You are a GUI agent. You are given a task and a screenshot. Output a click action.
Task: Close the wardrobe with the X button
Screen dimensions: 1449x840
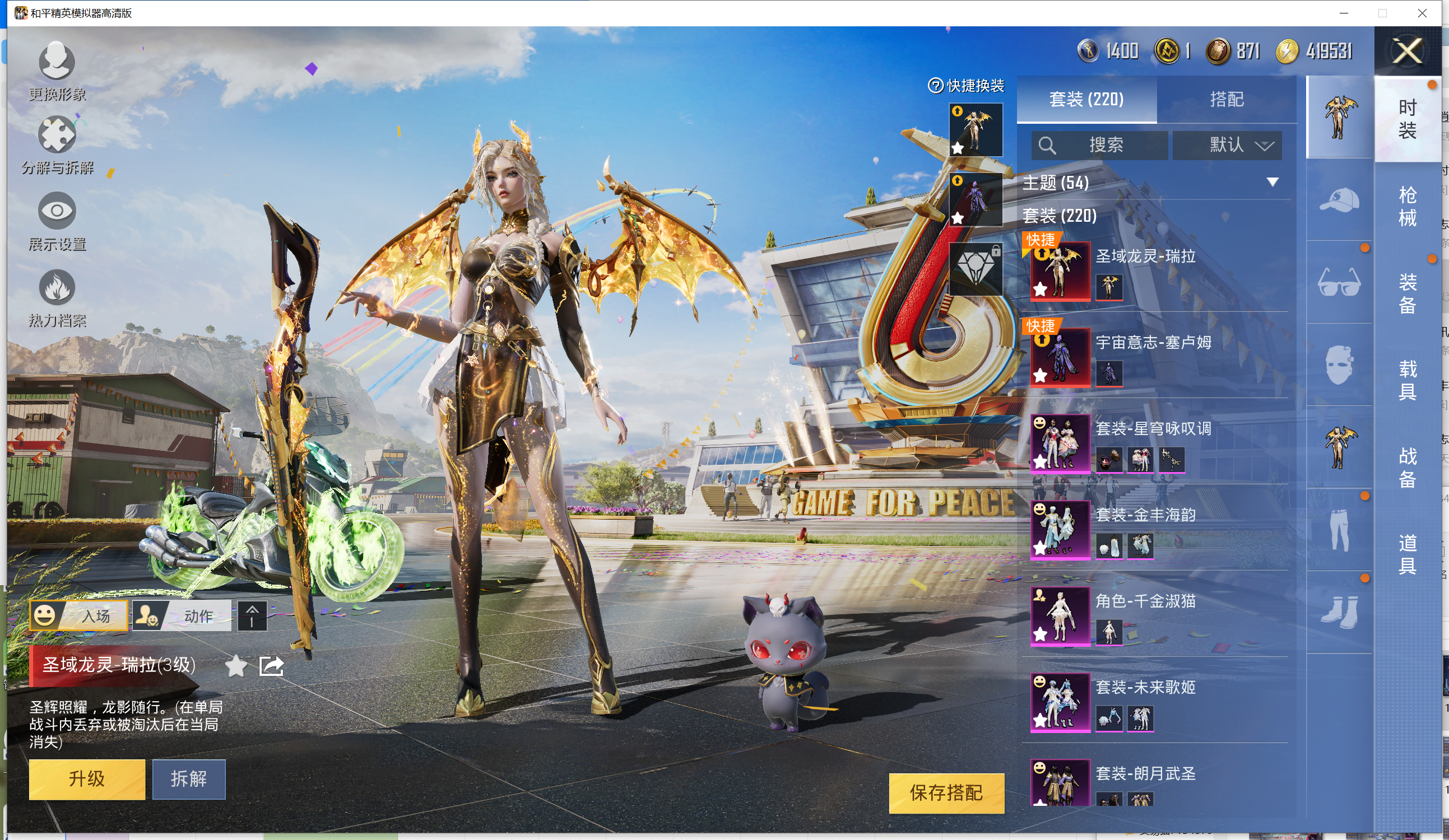click(1406, 52)
